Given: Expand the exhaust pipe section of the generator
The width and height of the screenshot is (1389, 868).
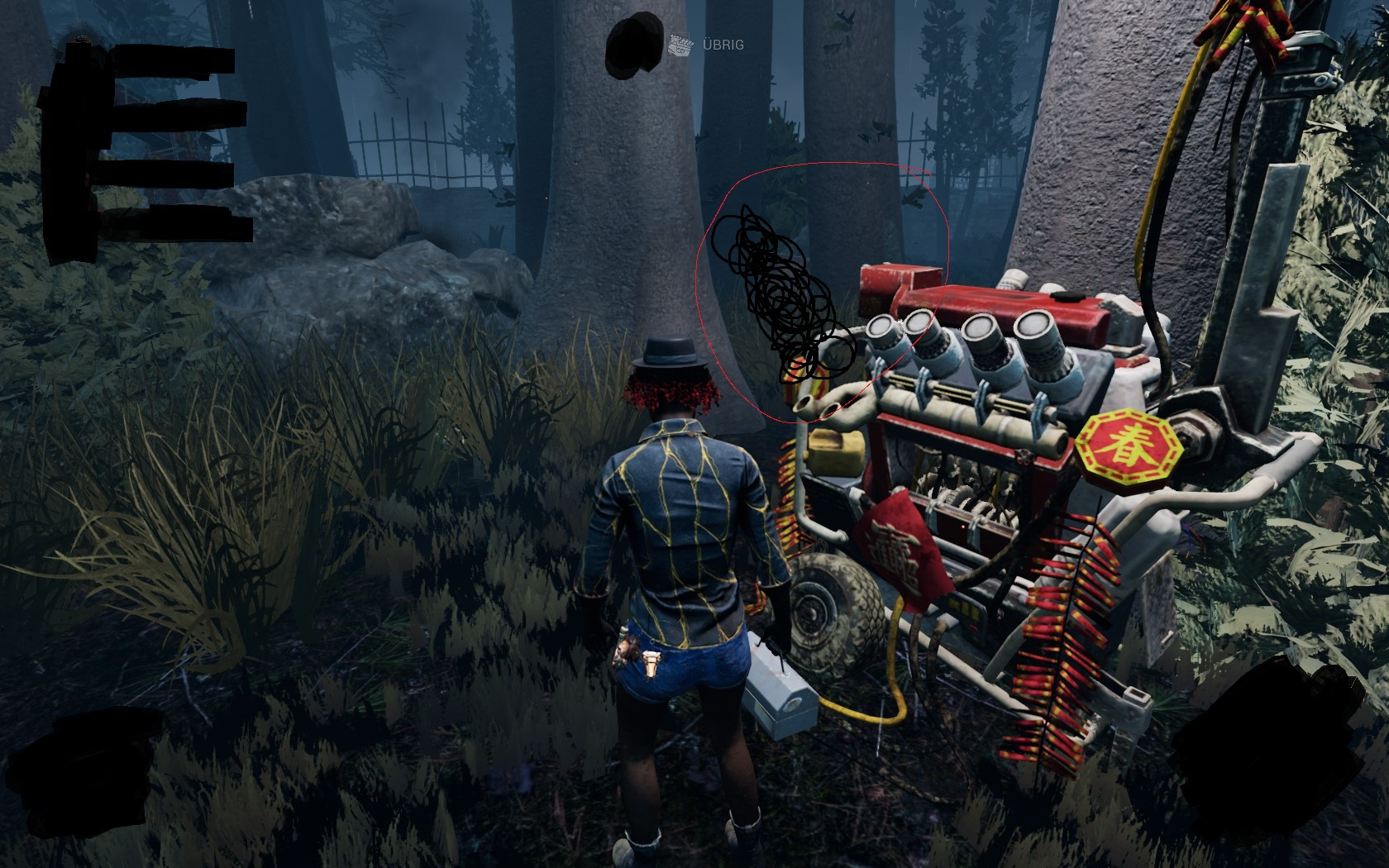Looking at the screenshot, I should point(835,409).
